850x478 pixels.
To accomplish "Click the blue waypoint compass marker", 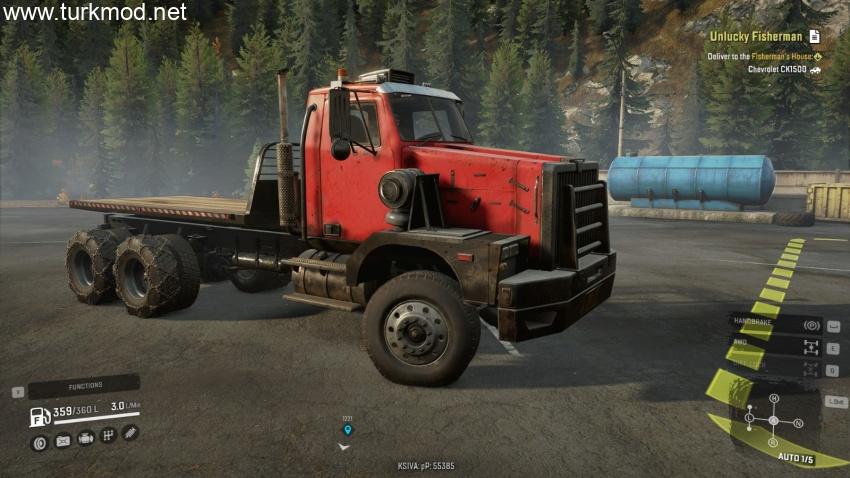I will (347, 430).
